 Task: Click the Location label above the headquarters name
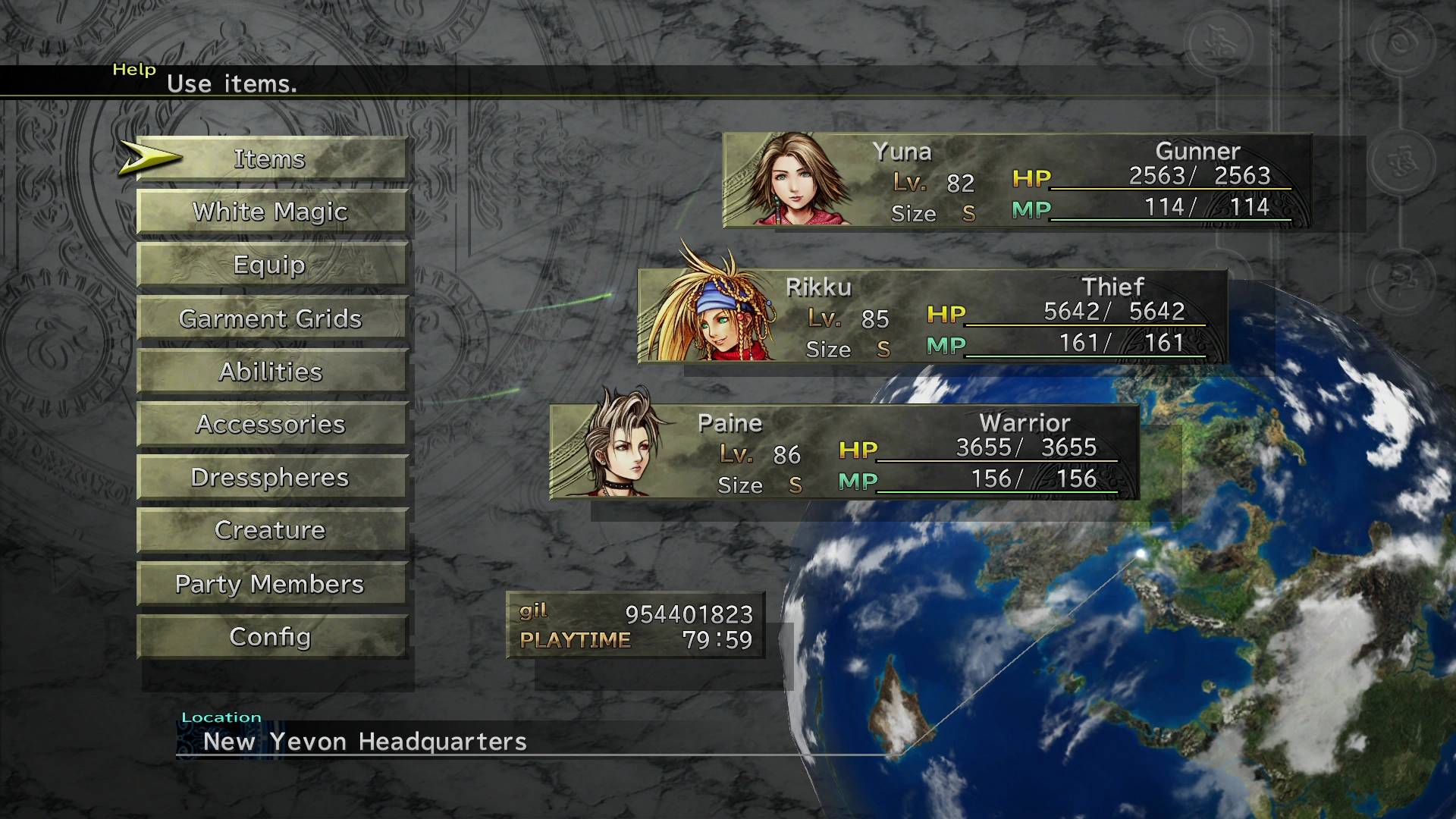[223, 717]
